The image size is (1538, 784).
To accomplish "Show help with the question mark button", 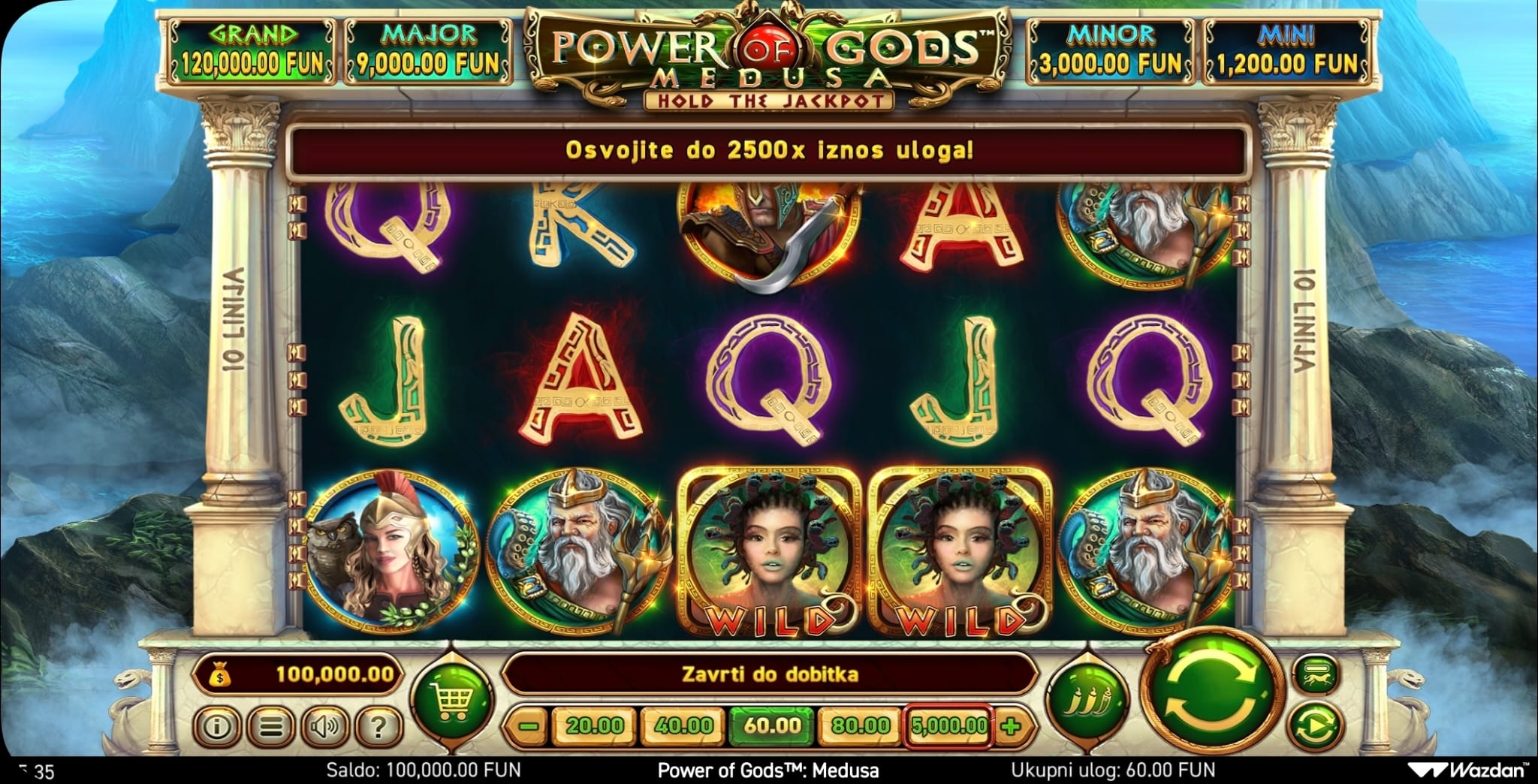I will [x=378, y=726].
